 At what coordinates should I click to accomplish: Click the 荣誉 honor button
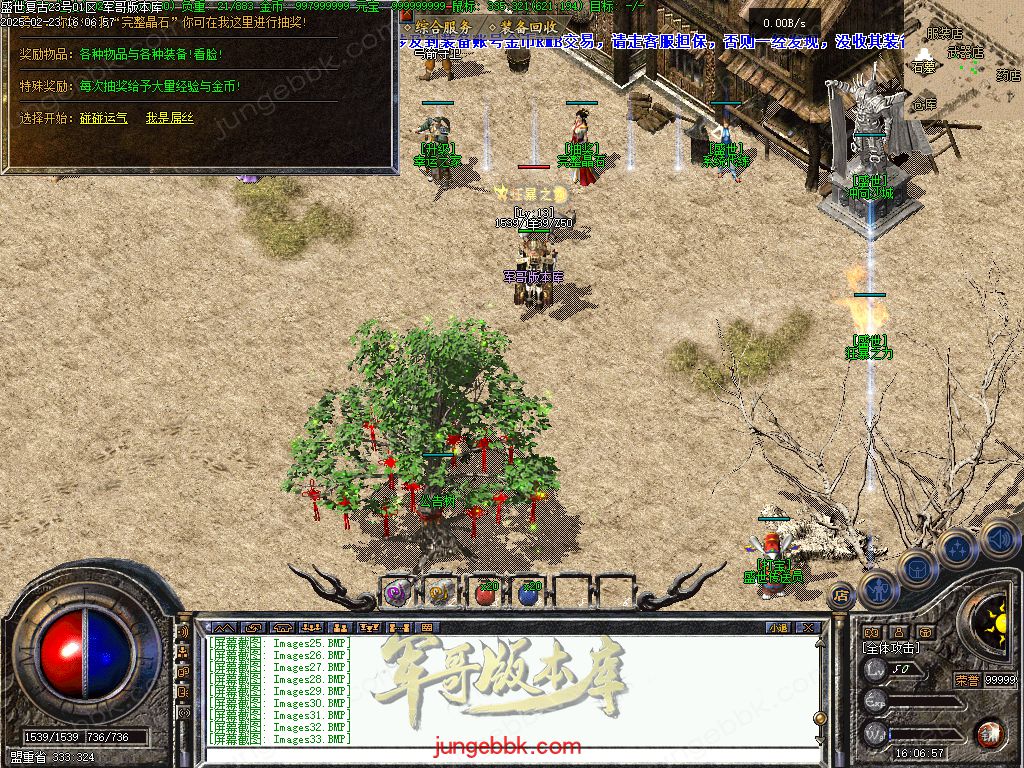click(x=966, y=680)
